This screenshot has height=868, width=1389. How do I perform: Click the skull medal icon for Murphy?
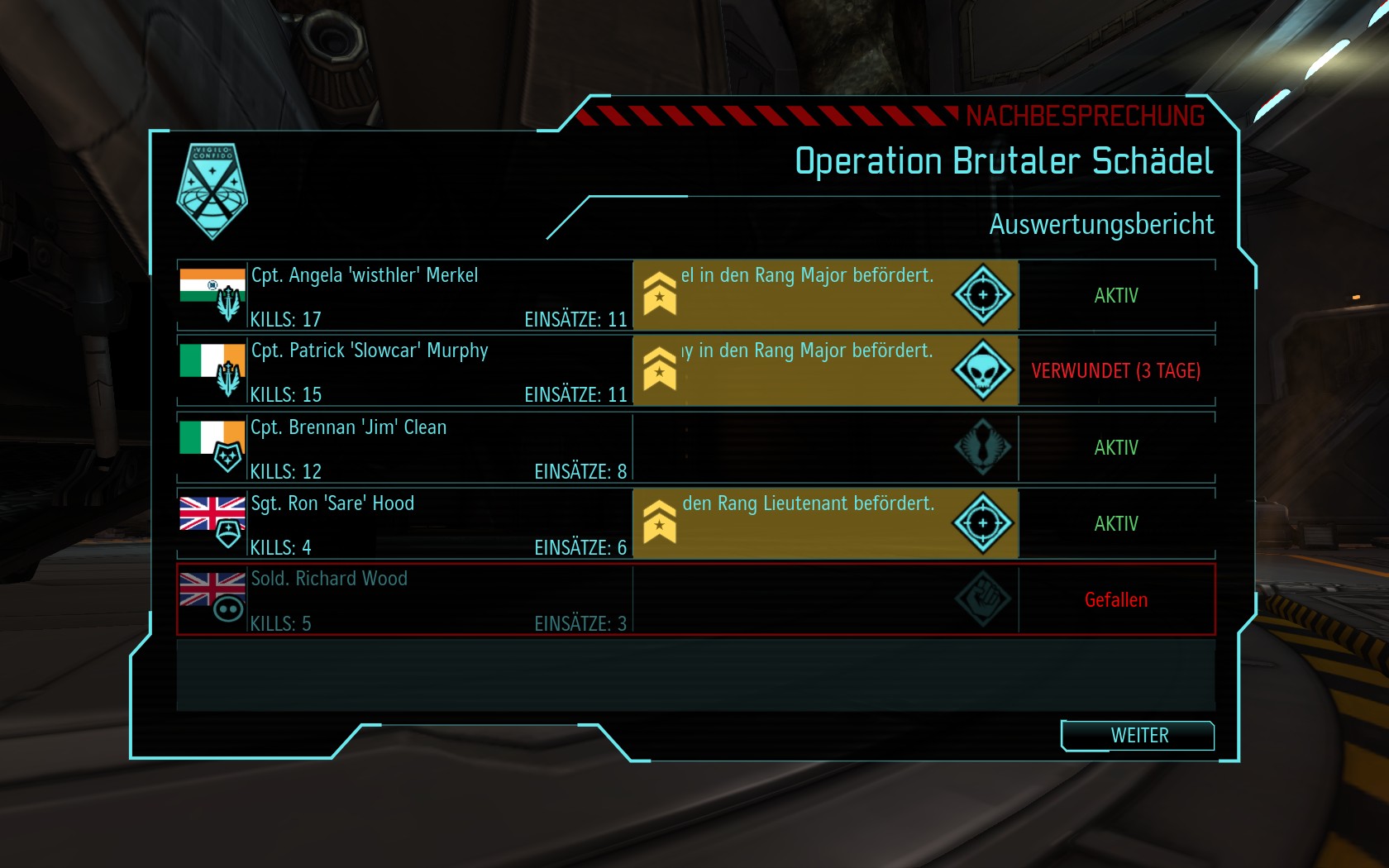tap(982, 371)
